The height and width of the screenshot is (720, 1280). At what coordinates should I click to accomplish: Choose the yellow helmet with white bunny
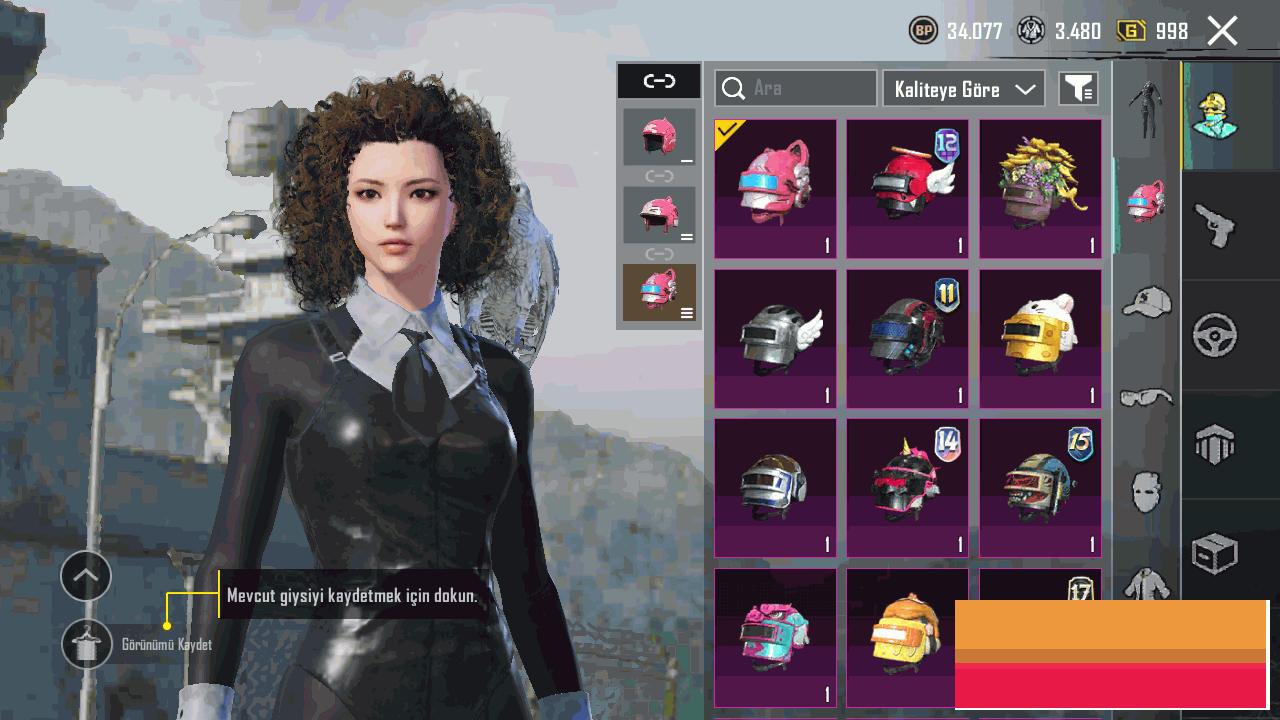(x=1040, y=338)
